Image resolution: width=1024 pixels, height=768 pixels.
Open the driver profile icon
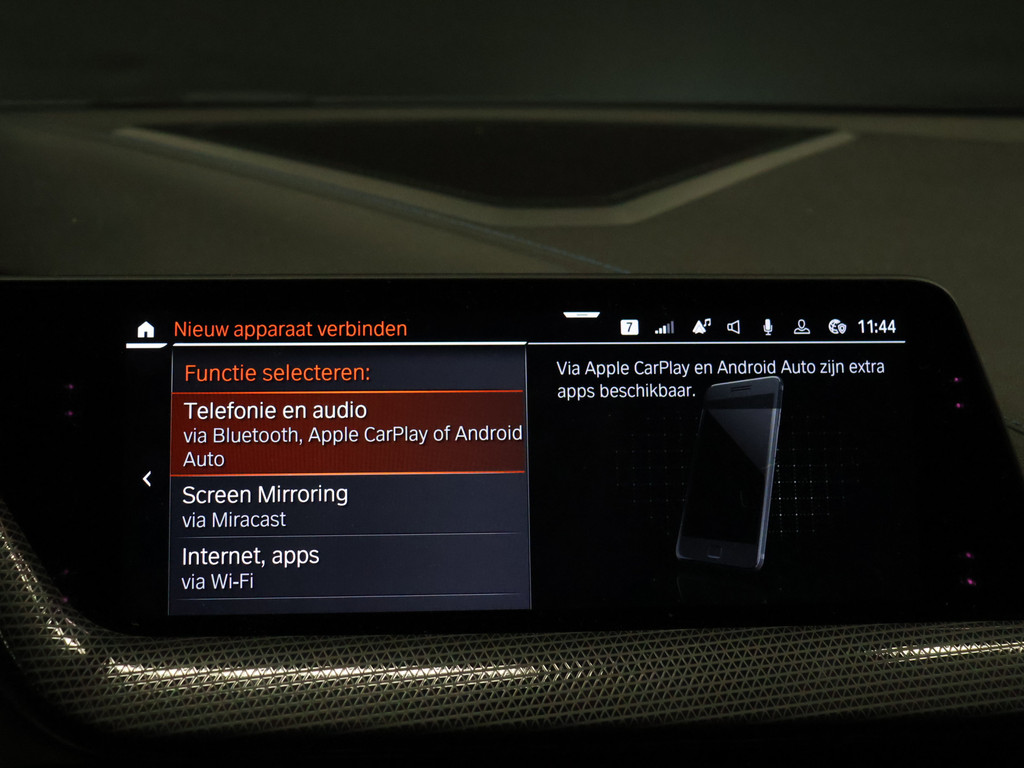pyautogui.click(x=801, y=327)
